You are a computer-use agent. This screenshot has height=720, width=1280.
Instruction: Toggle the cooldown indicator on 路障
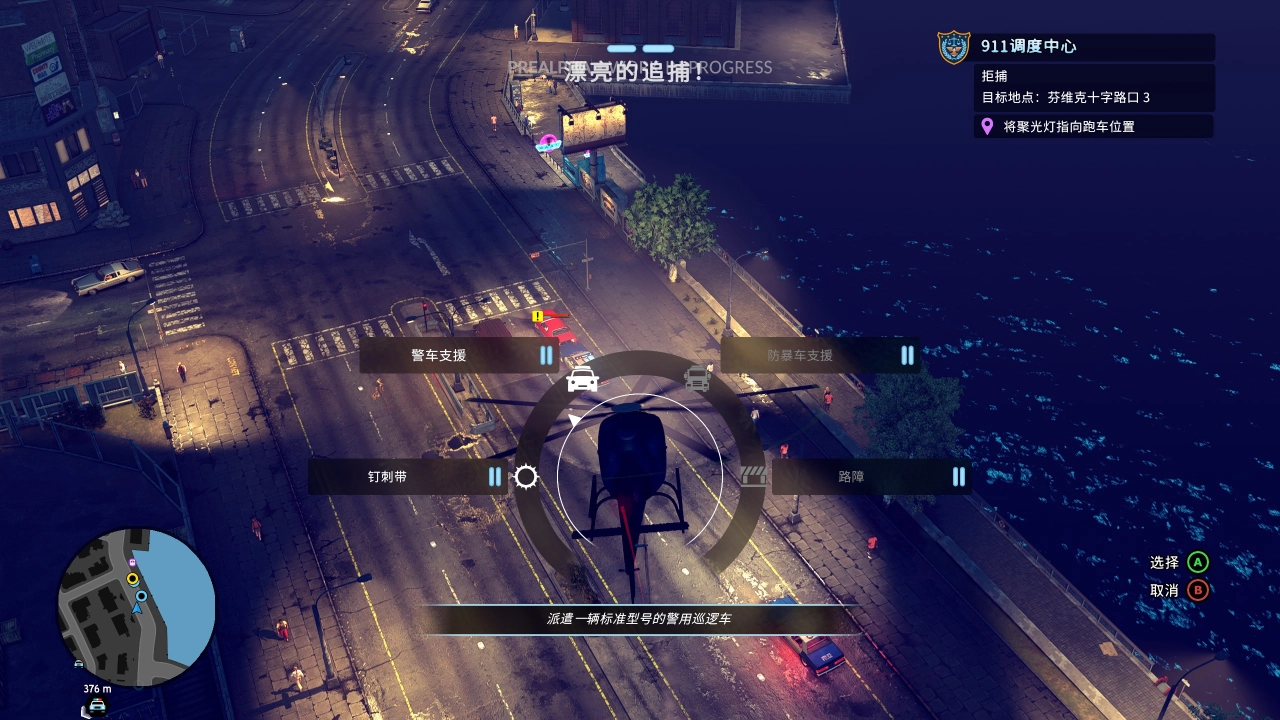tap(958, 477)
